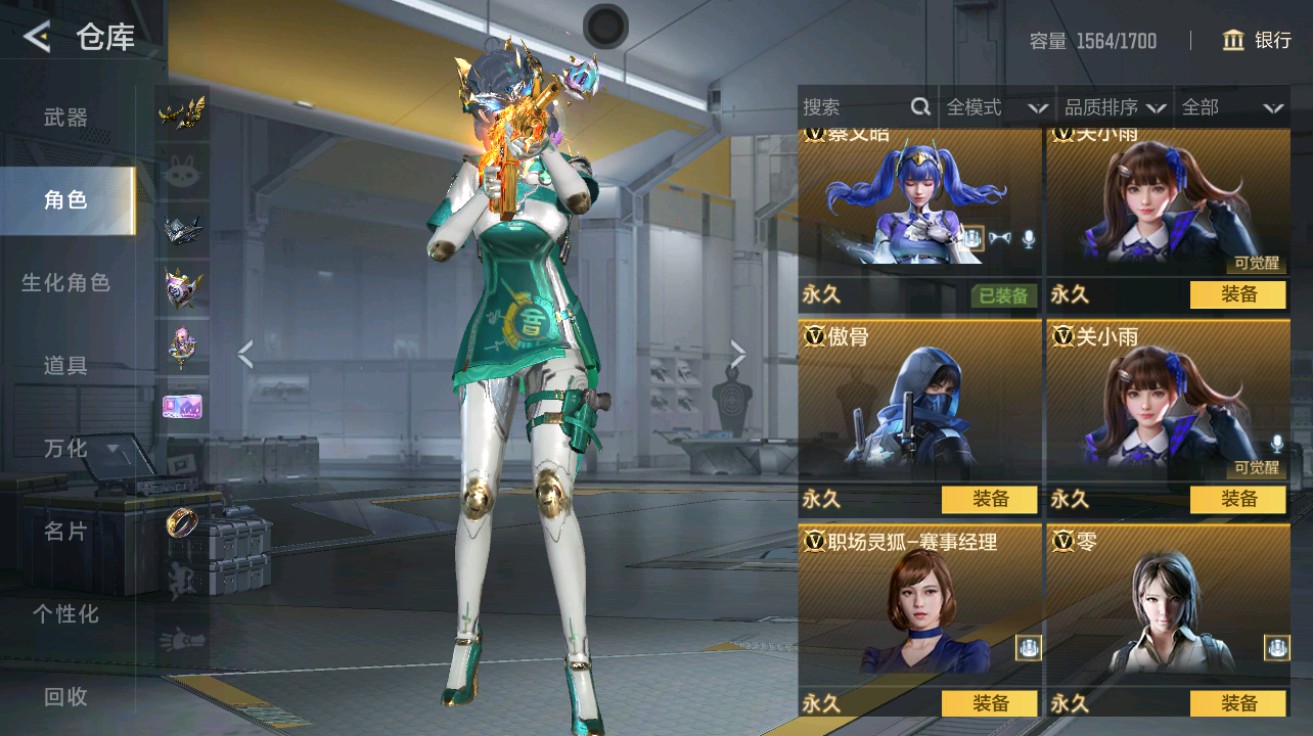Switch to the 武器 tab

[66, 118]
